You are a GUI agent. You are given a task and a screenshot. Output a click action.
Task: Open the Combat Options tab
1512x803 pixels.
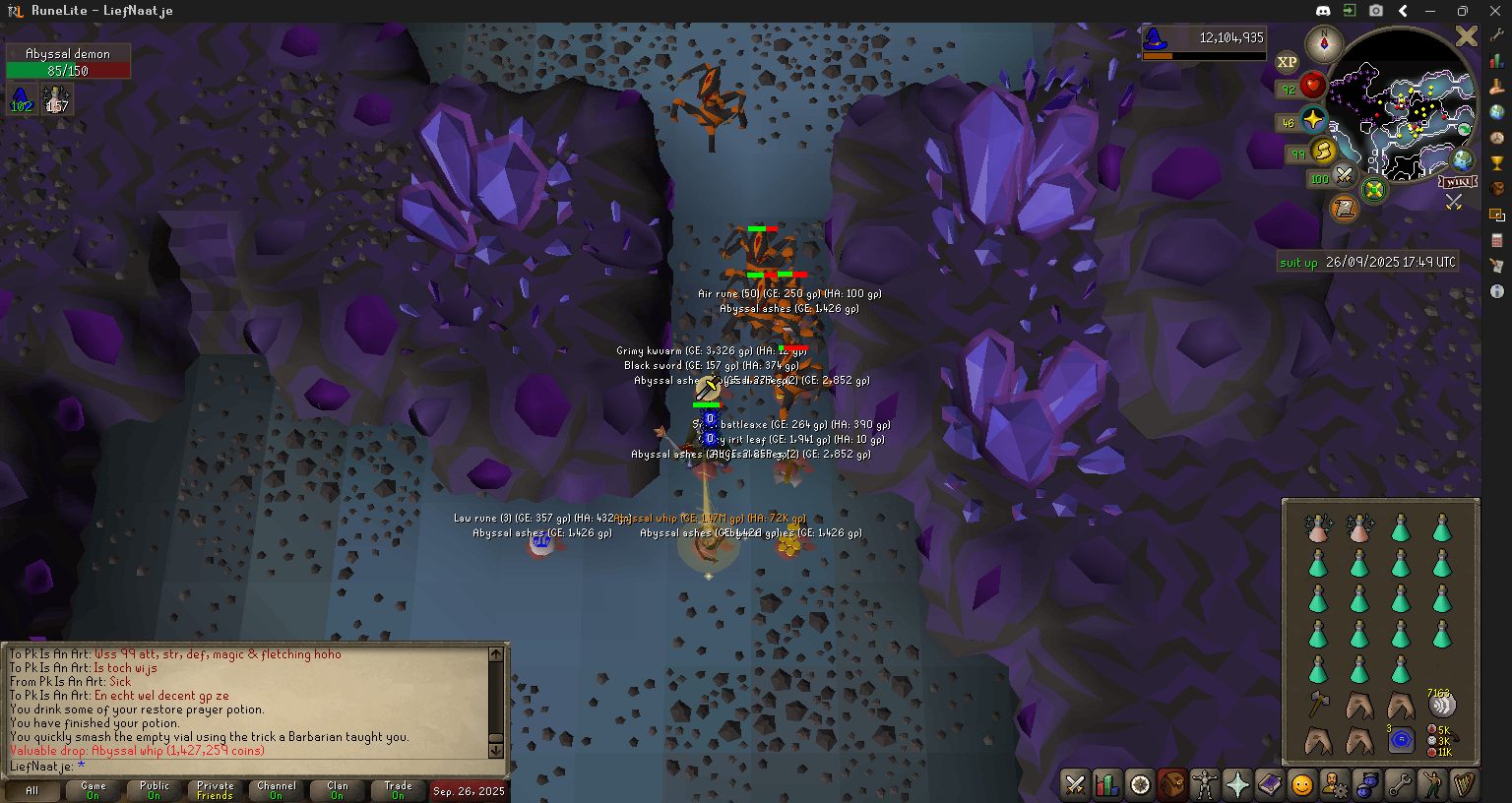1075,784
